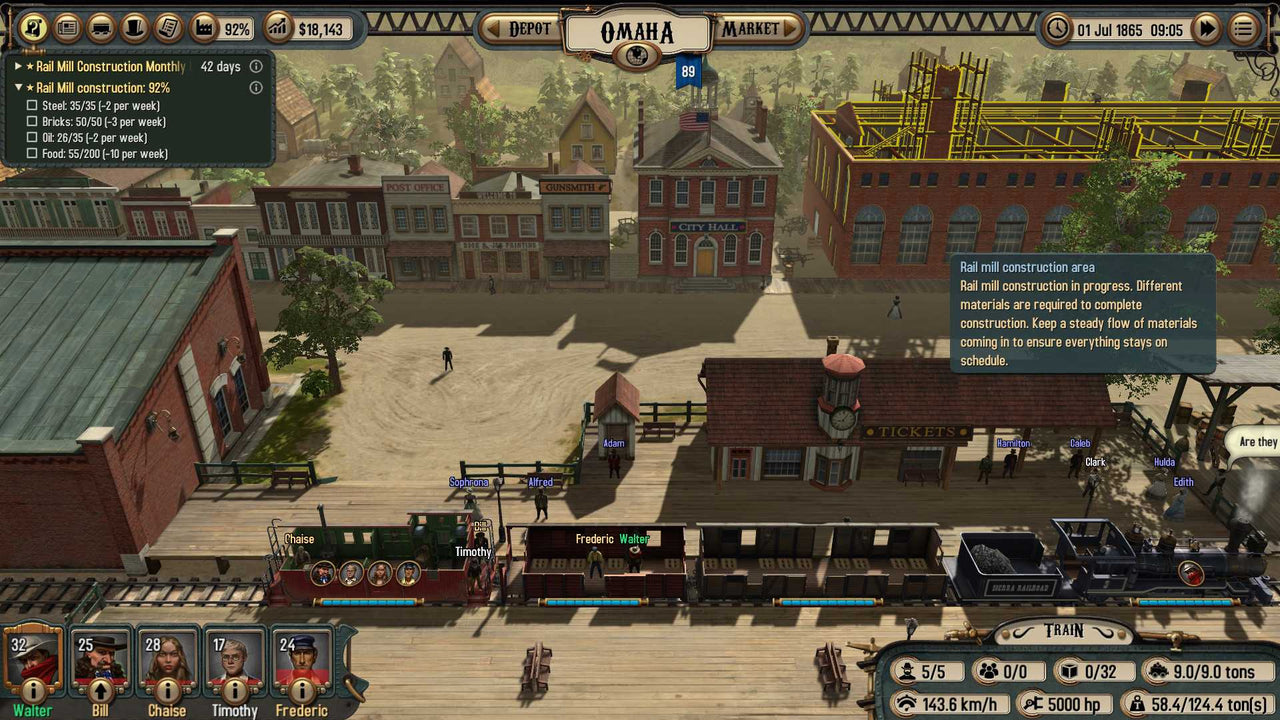The height and width of the screenshot is (720, 1280).
Task: Collapse the Rail Mill construction 92% entry
Action: click(17, 88)
